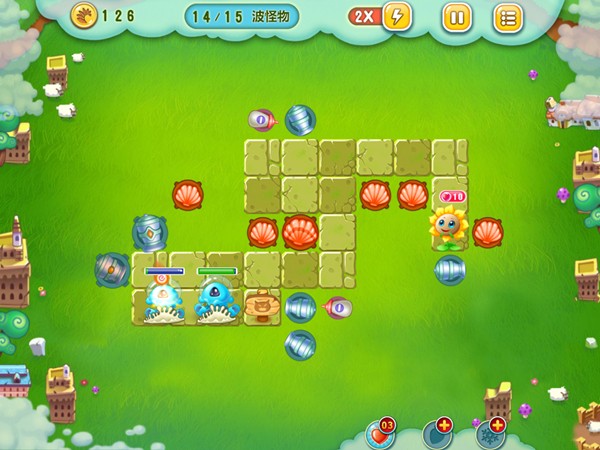Open the list menu button
The image size is (600, 450).
click(x=508, y=17)
